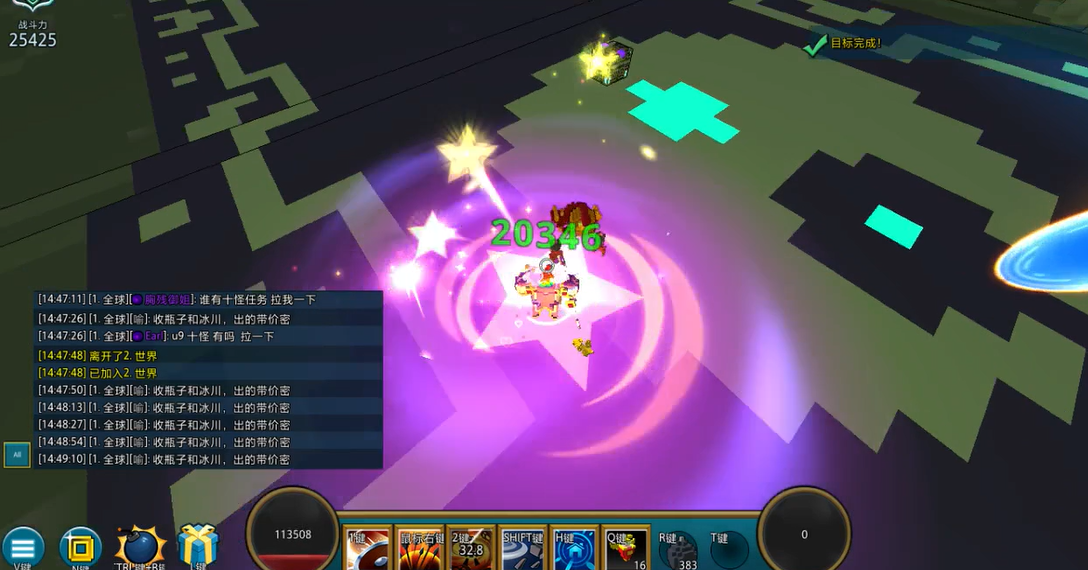1088x570 pixels.
Task: Use the right-mouse fiery burst skill
Action: tap(419, 550)
